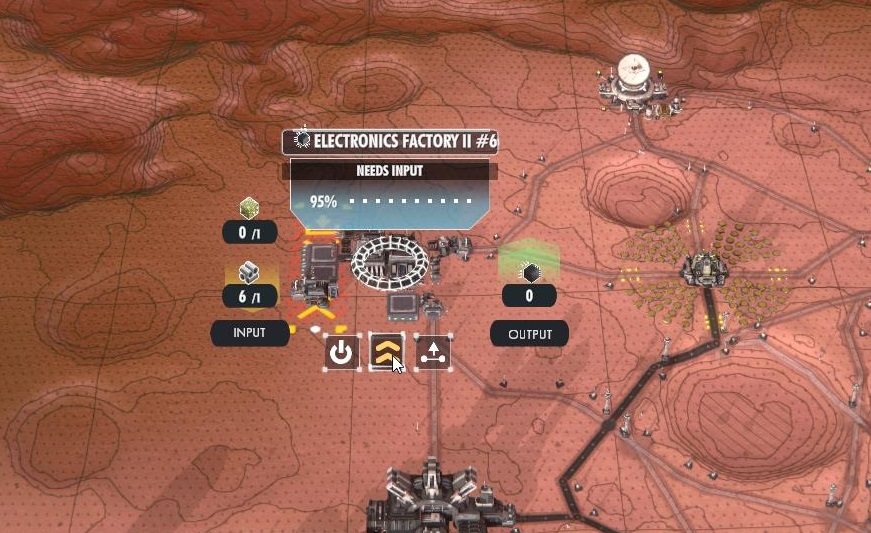Select the metal bars input resource icon

(249, 273)
